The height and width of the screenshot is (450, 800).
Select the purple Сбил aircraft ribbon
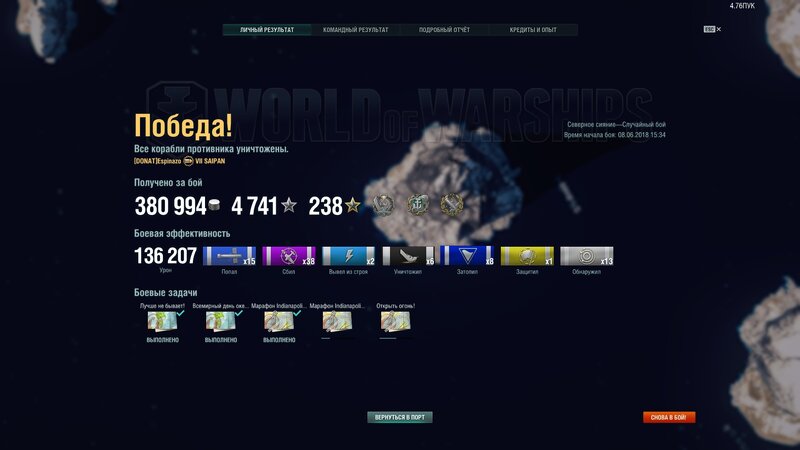pos(289,256)
